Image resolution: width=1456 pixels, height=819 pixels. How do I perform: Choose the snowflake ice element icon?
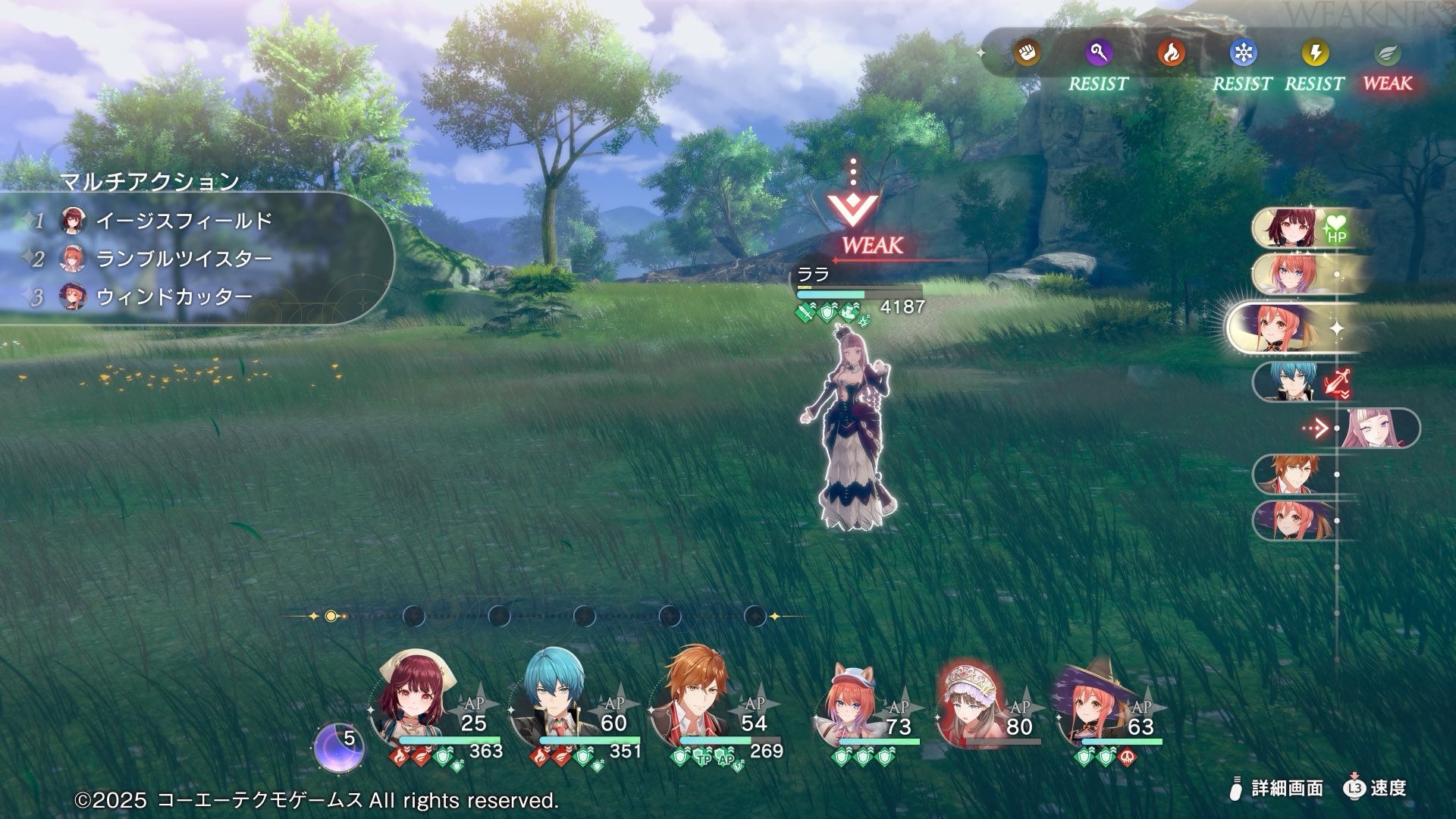click(1243, 53)
